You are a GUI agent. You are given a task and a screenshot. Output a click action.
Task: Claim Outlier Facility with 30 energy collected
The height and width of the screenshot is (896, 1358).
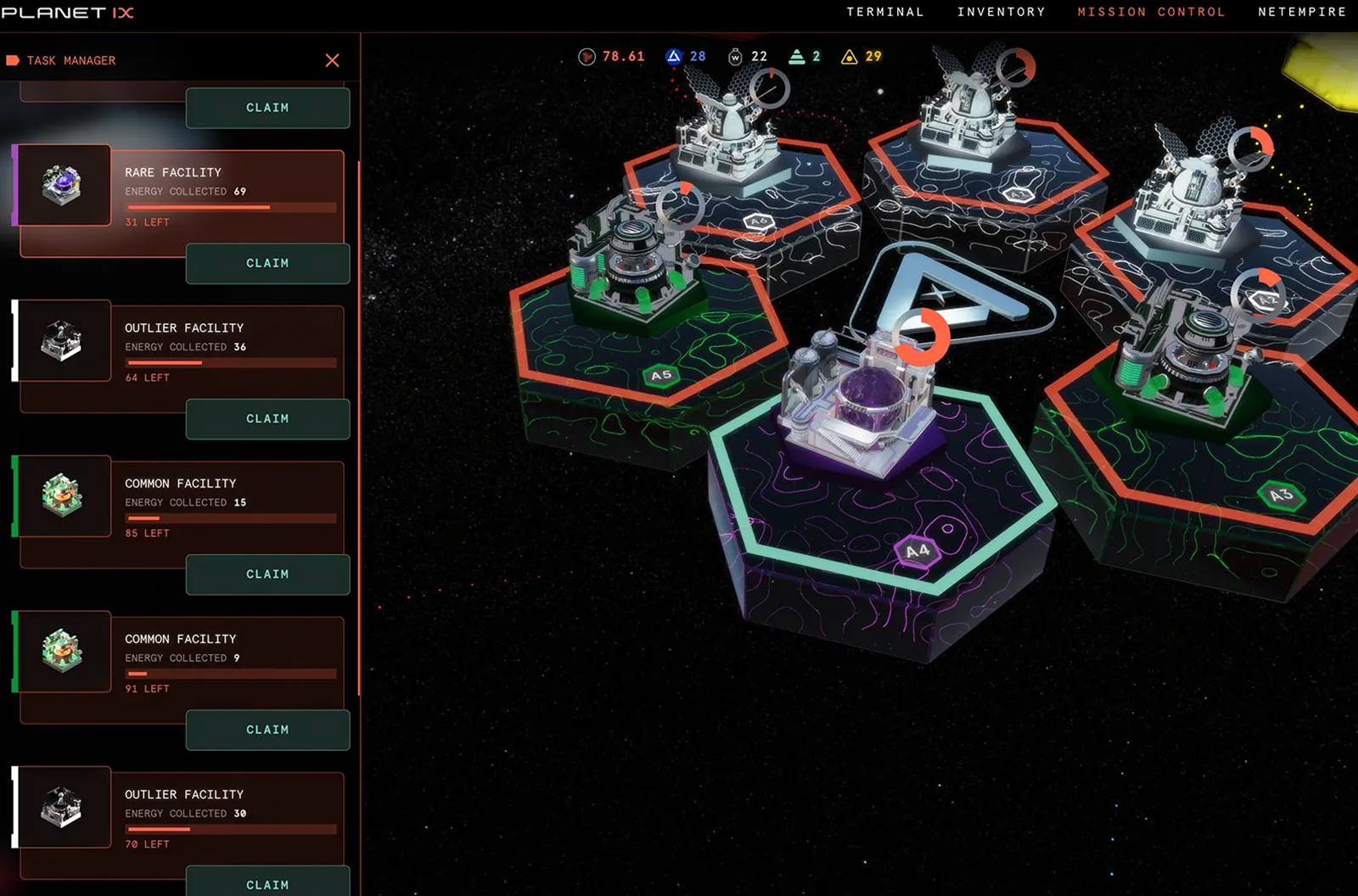[267, 882]
